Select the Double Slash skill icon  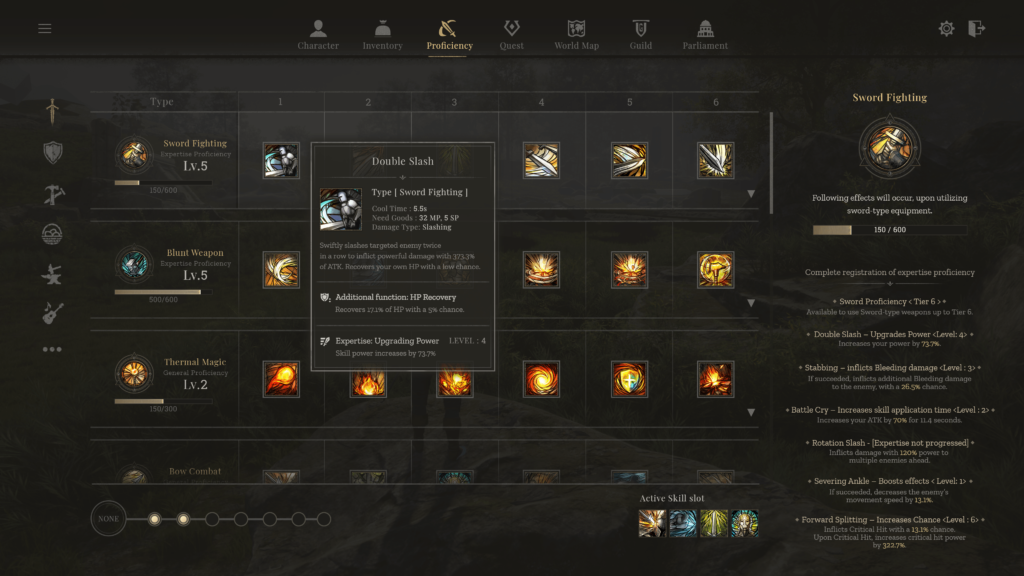coord(281,160)
